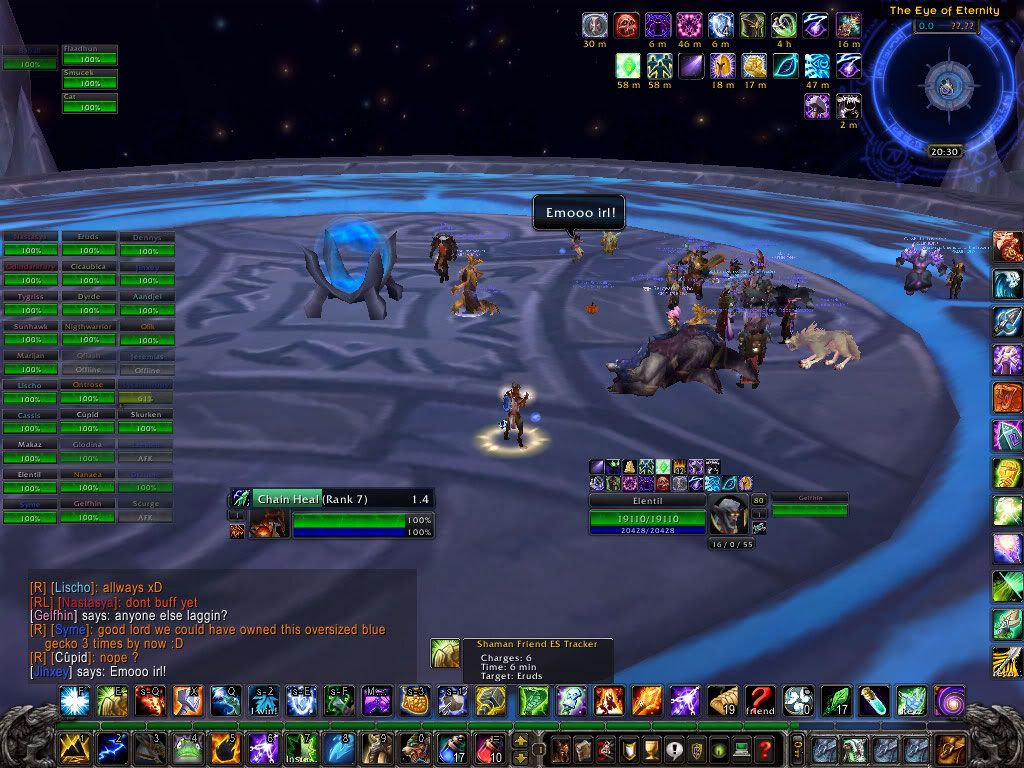Target Cupid in the raid frames
The width and height of the screenshot is (1024, 768).
point(88,421)
